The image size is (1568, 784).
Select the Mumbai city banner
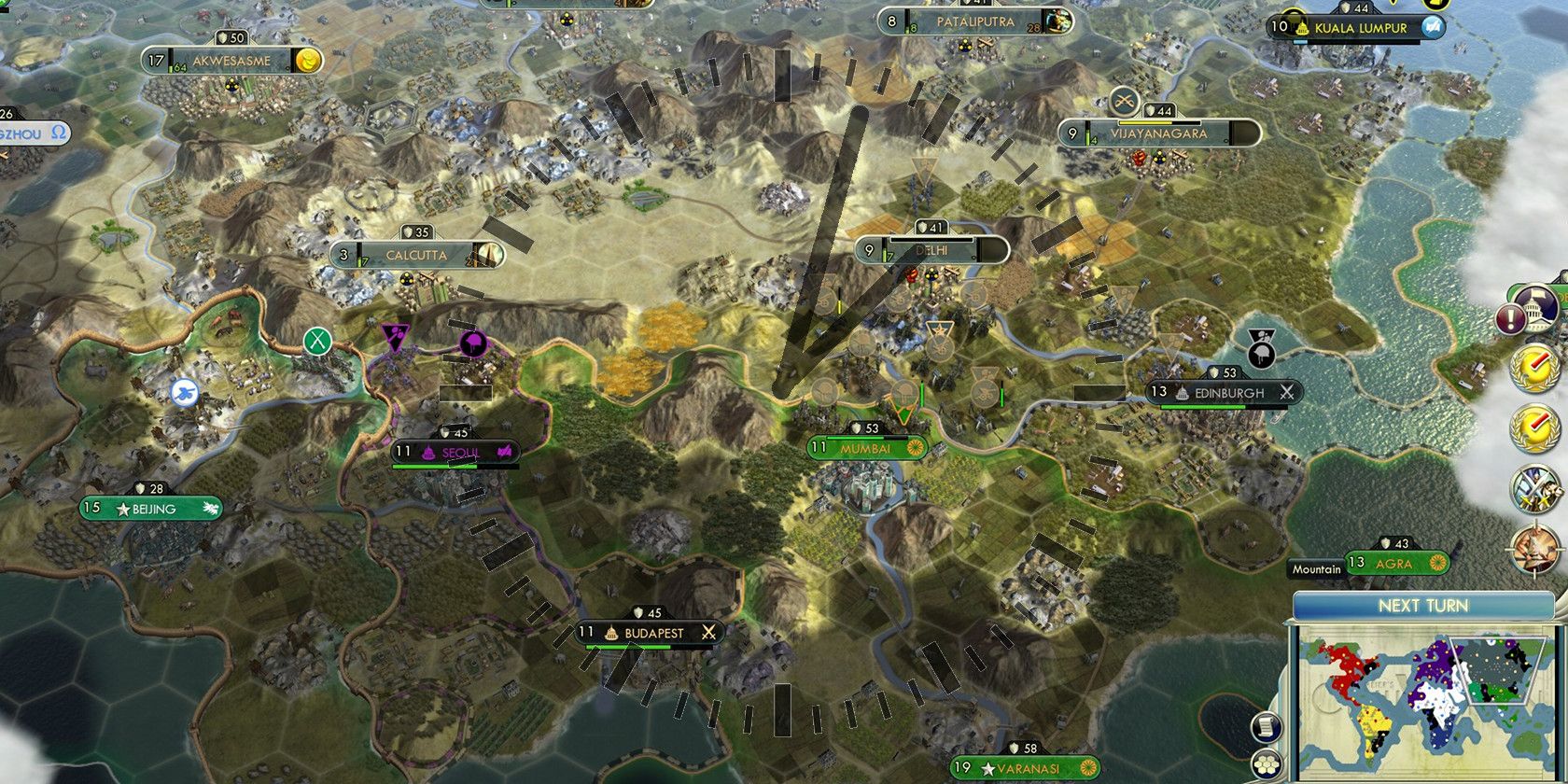pos(866,448)
